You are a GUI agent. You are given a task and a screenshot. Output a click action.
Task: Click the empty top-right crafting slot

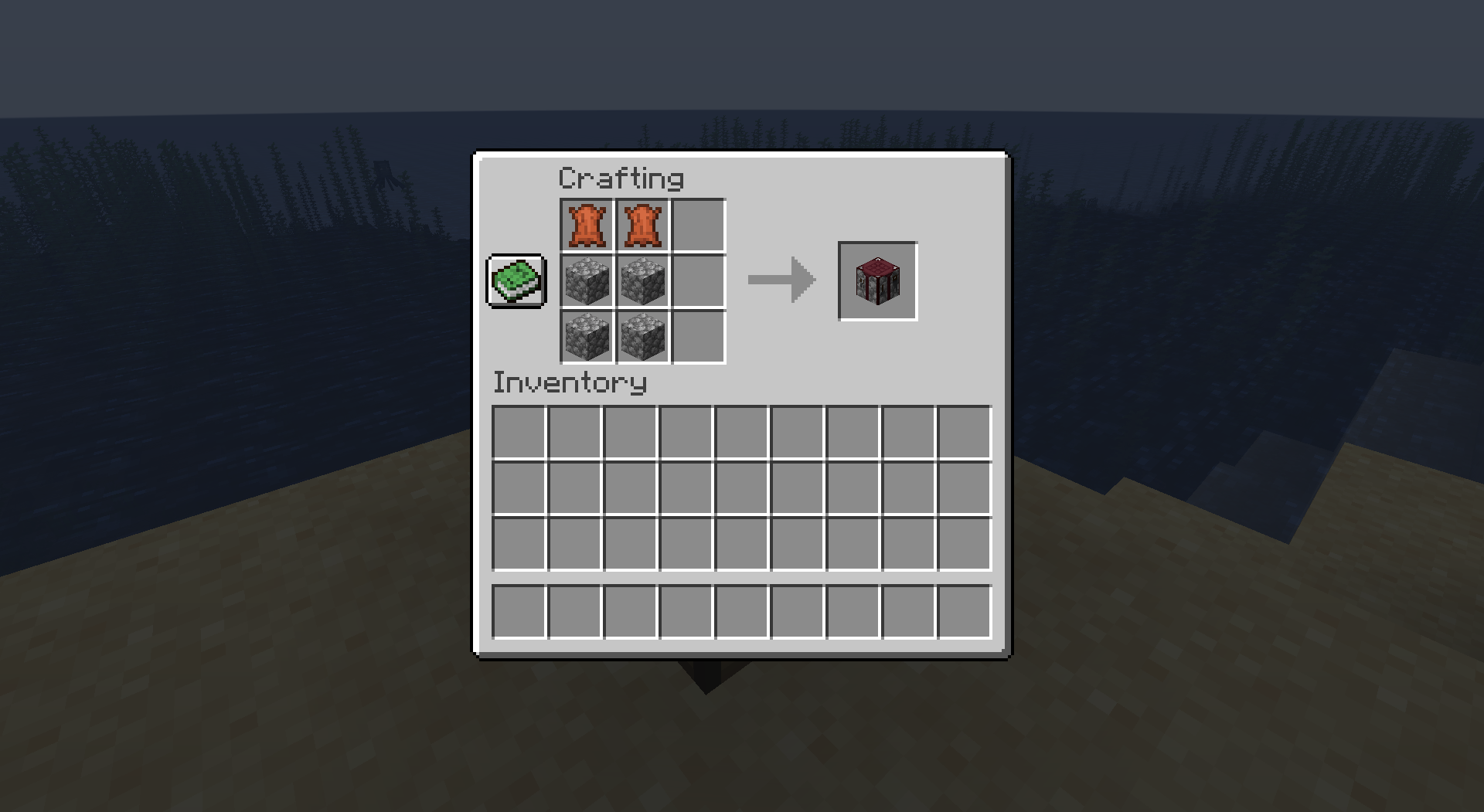pos(698,226)
